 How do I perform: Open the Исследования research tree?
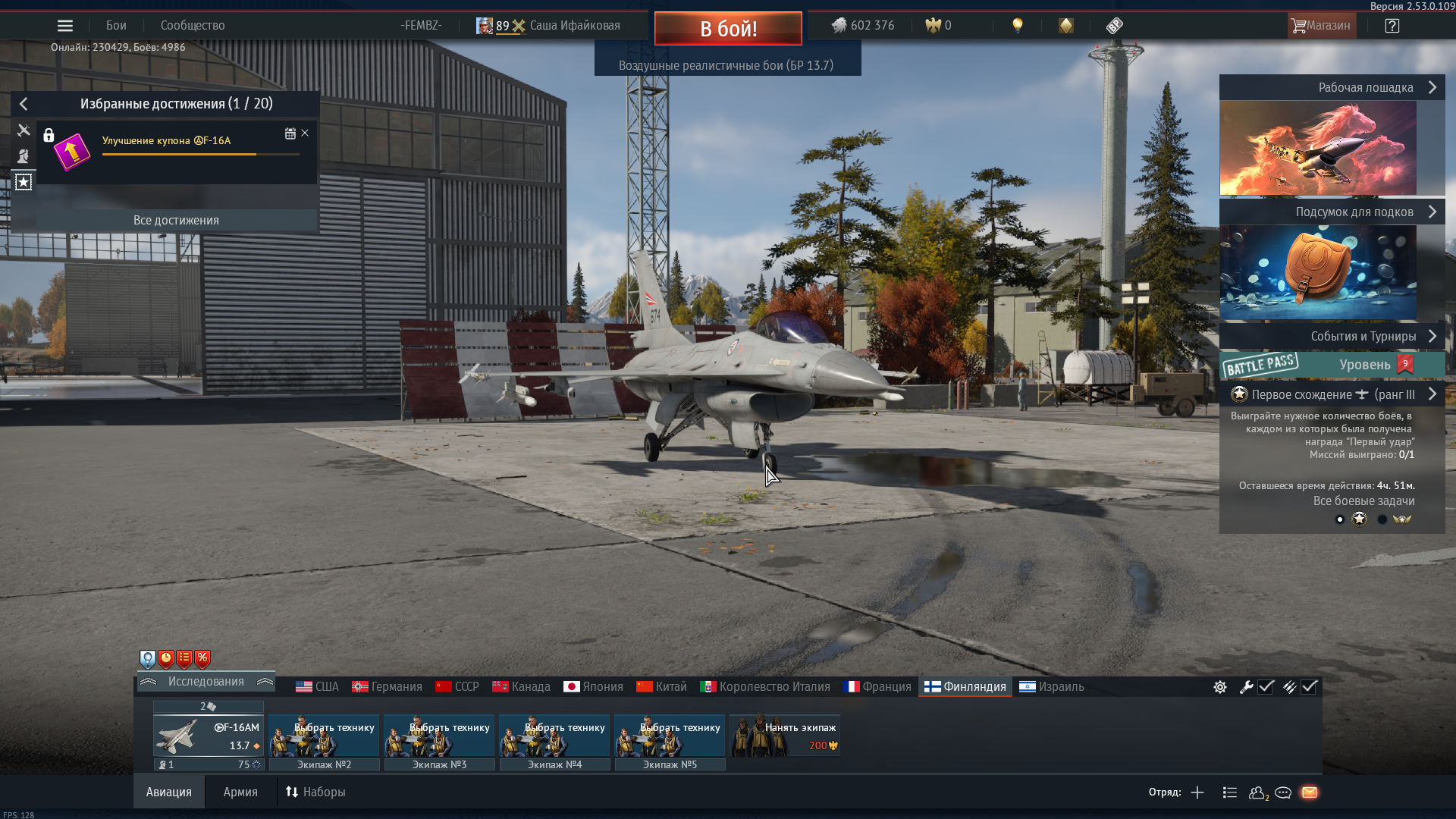tap(206, 682)
